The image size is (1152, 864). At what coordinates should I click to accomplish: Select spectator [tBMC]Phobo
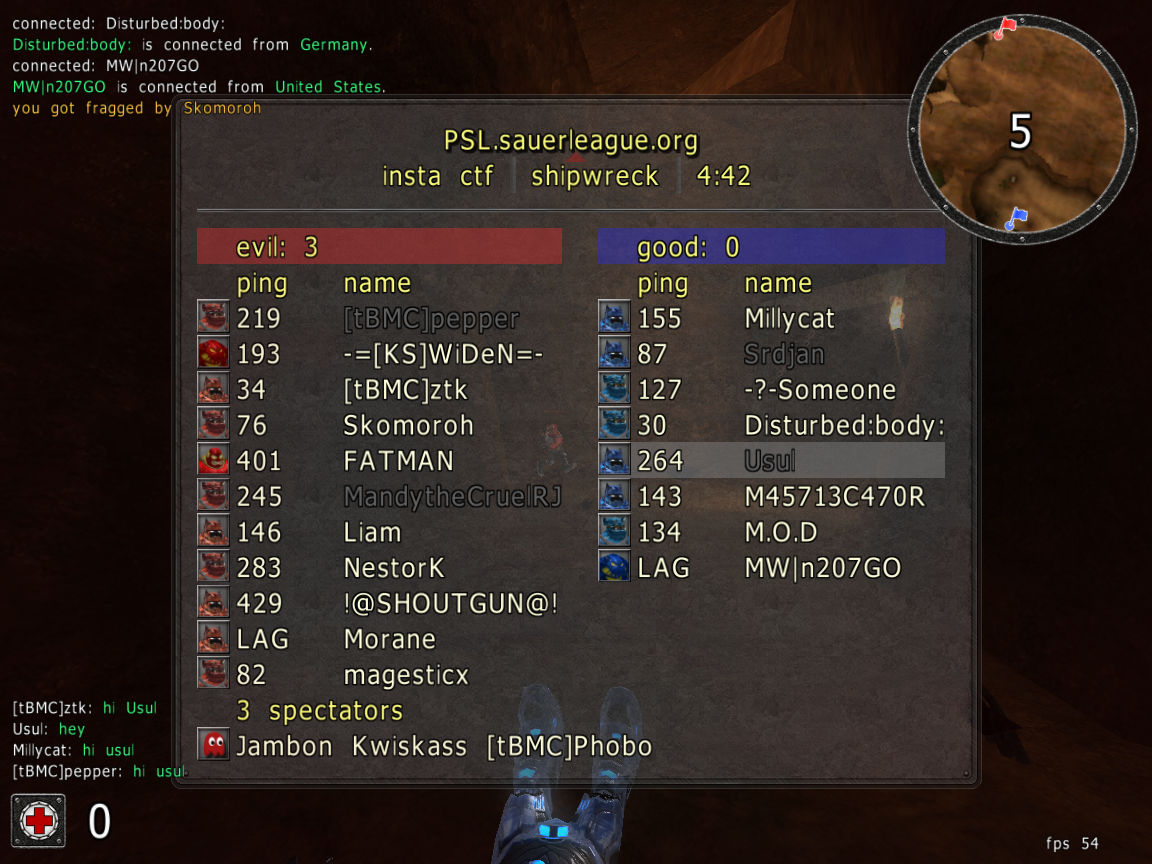click(569, 746)
